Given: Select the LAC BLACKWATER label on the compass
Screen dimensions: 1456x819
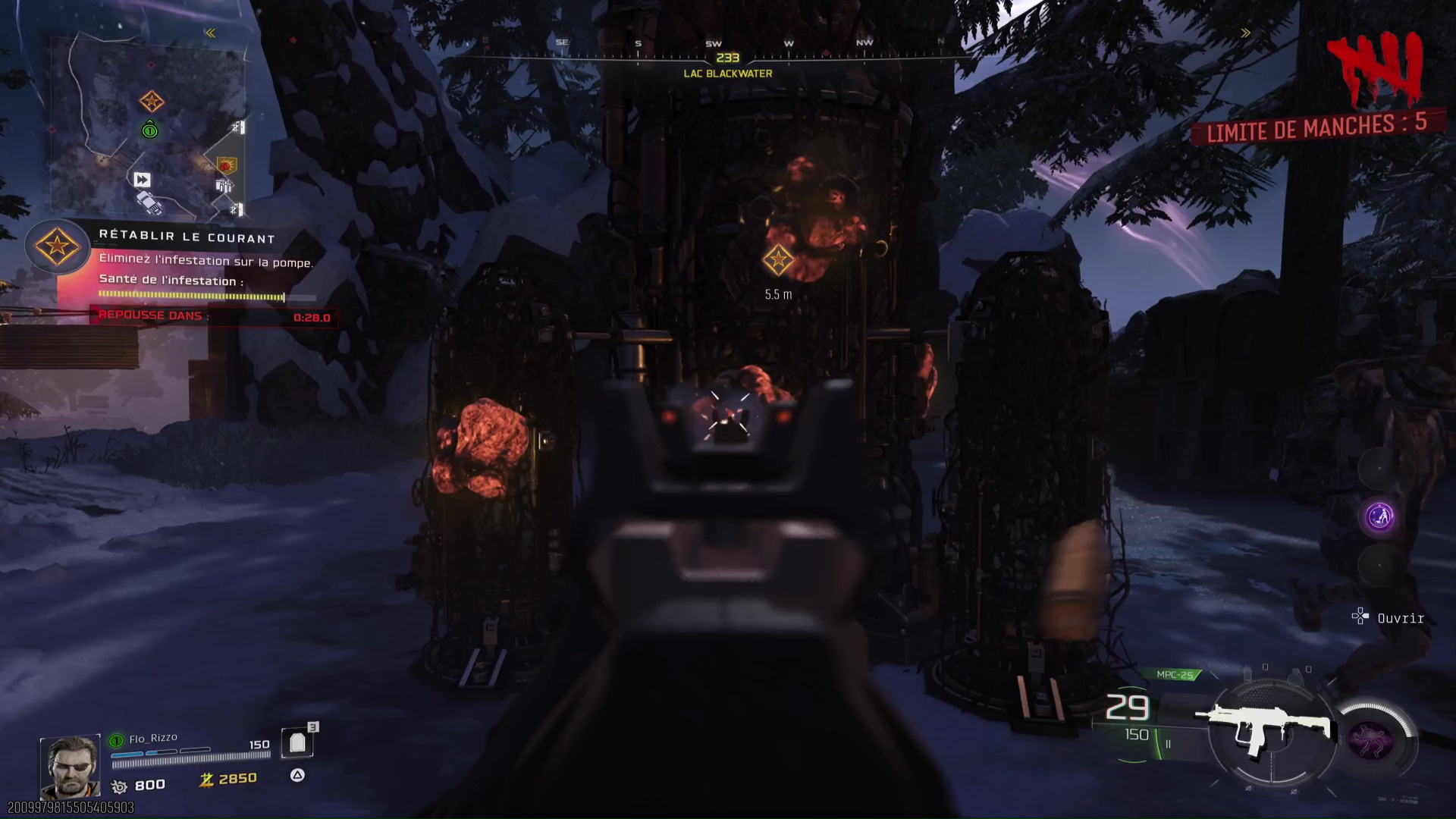Looking at the screenshot, I should click(727, 74).
